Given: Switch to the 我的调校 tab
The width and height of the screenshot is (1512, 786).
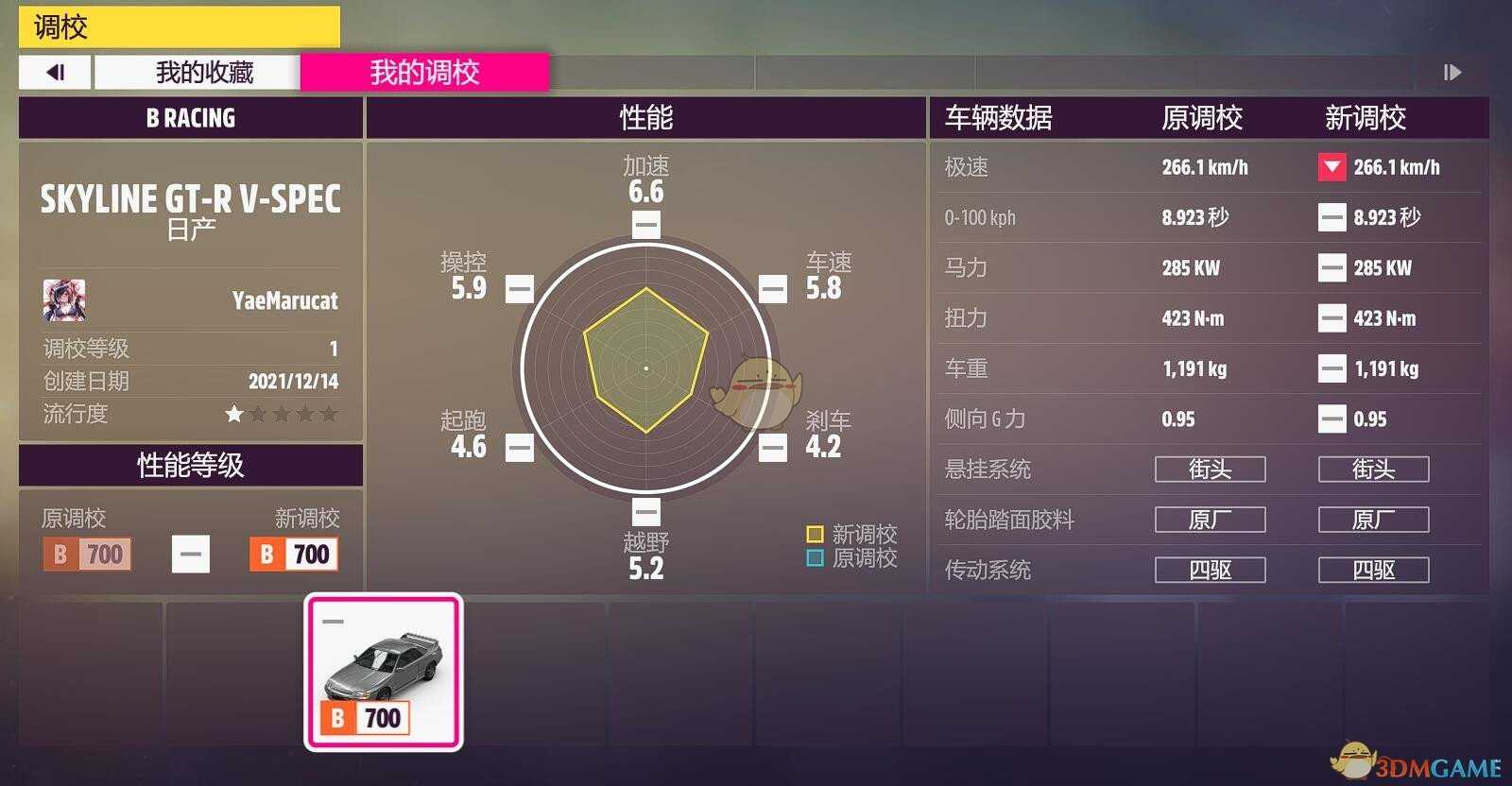Looking at the screenshot, I should [x=424, y=72].
